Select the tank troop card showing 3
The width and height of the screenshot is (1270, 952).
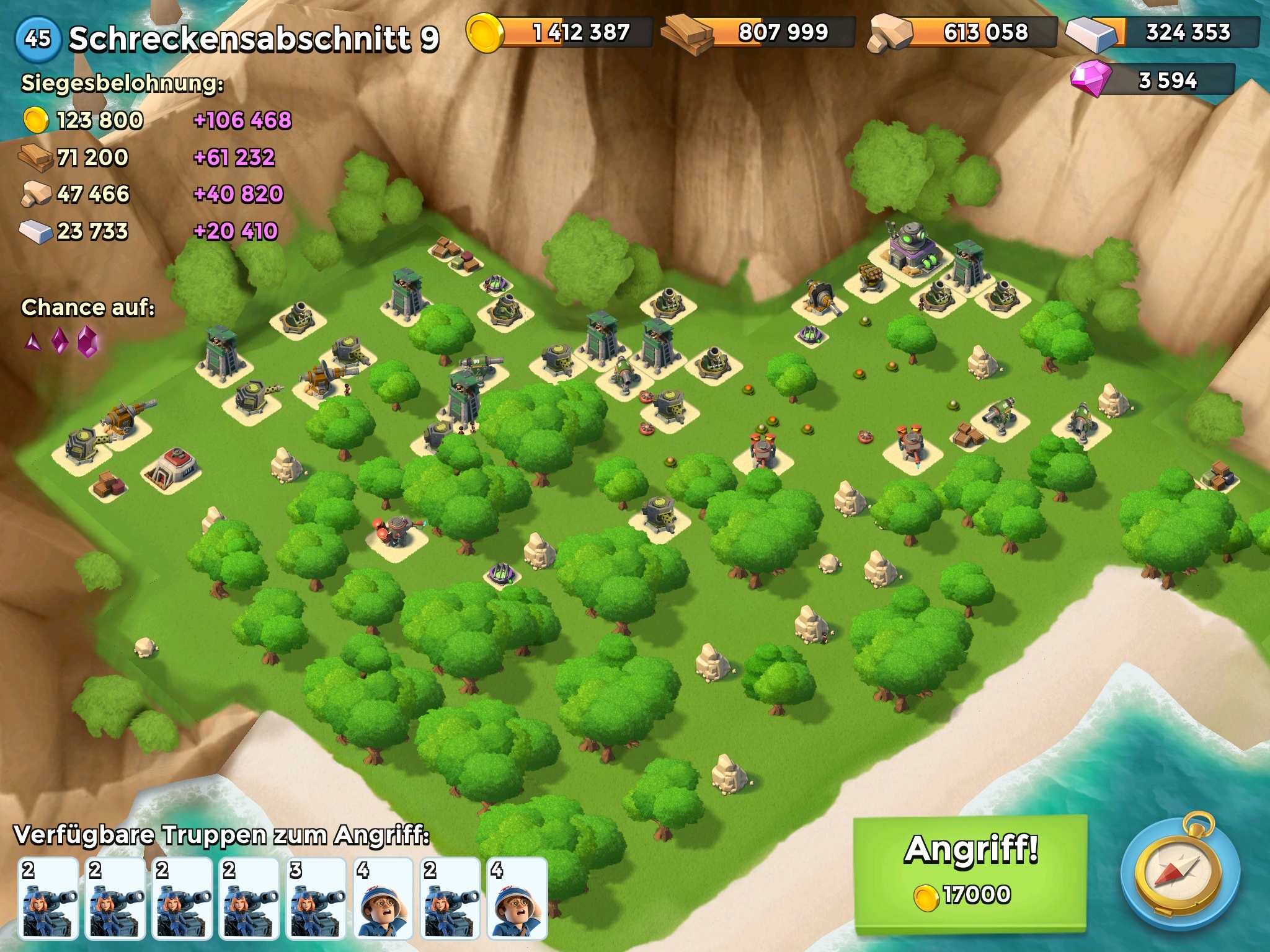click(x=316, y=897)
